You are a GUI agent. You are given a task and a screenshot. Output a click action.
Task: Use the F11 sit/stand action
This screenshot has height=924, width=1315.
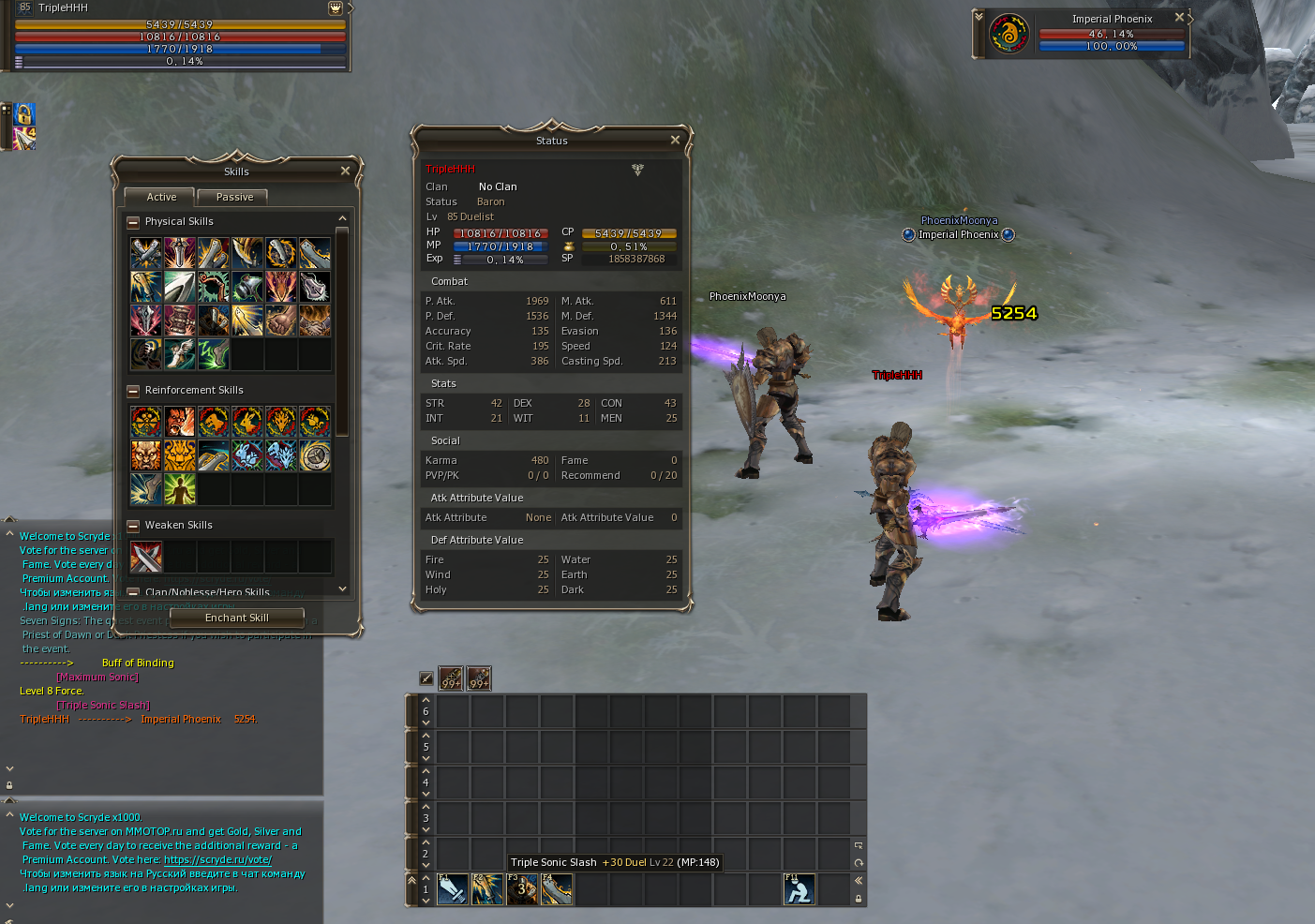[799, 889]
